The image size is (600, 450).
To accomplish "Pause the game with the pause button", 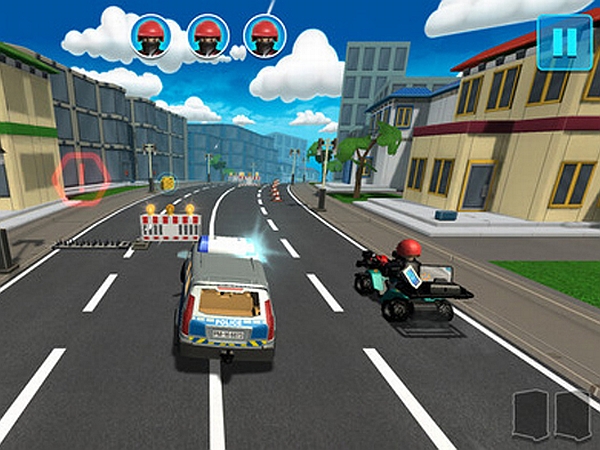I will click(x=564, y=42).
